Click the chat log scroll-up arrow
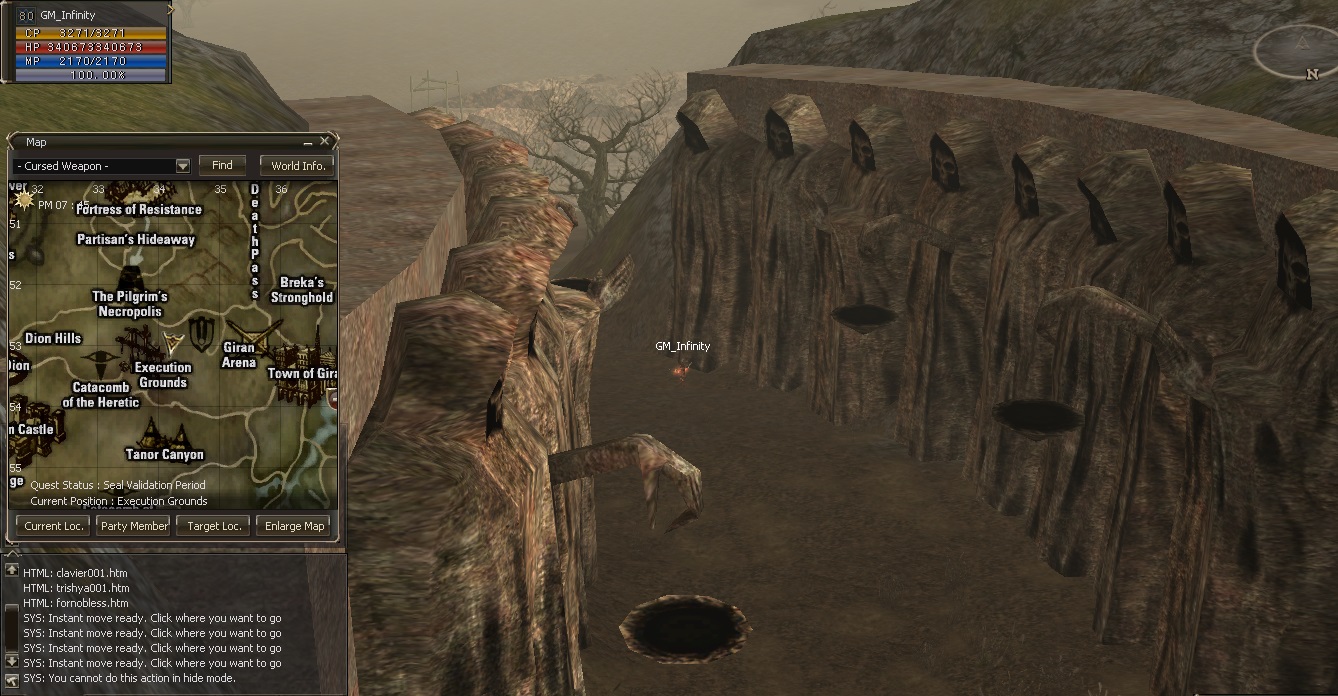This screenshot has height=696, width=1338. (x=12, y=570)
